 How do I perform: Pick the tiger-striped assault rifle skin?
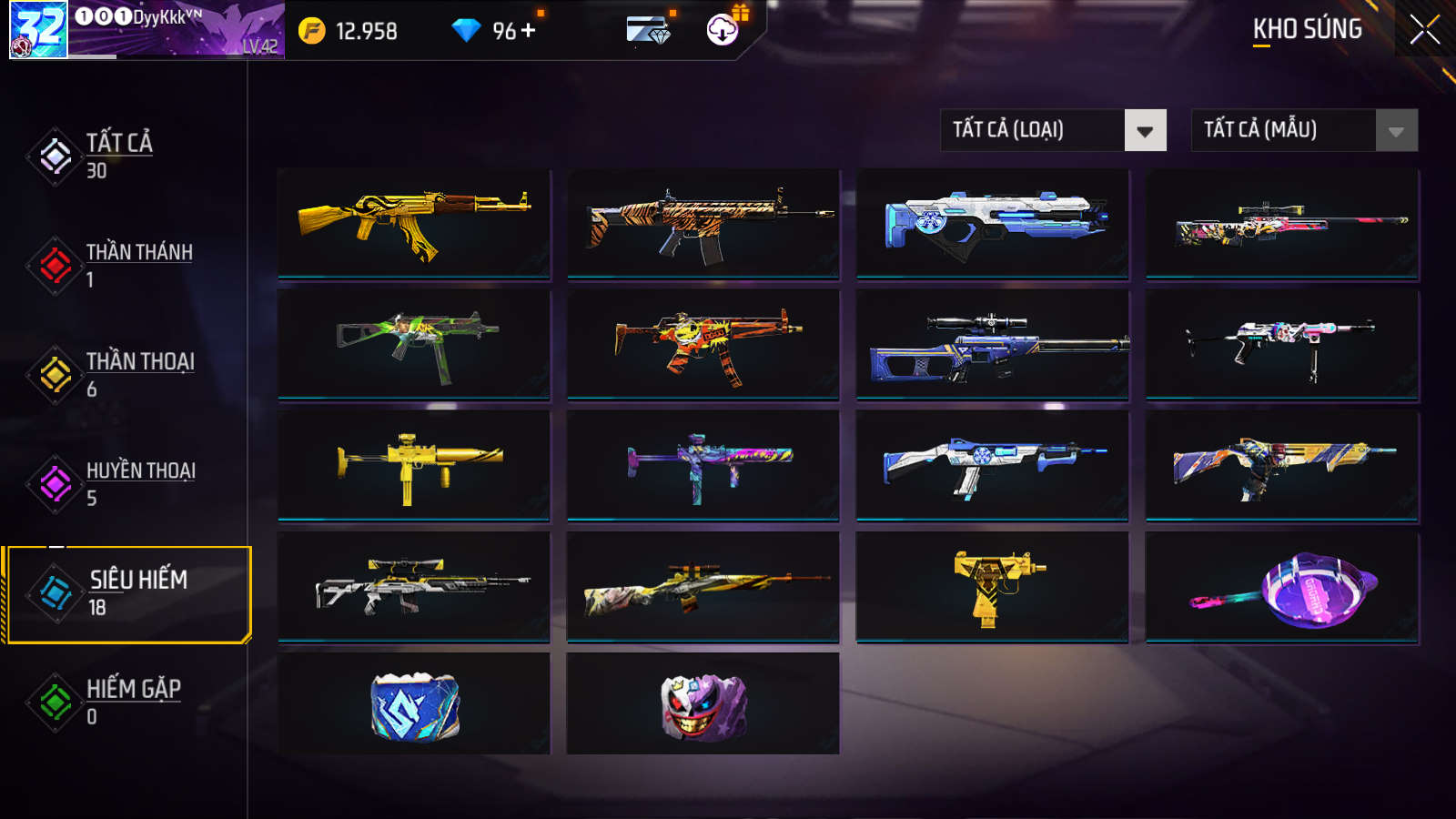click(x=703, y=223)
